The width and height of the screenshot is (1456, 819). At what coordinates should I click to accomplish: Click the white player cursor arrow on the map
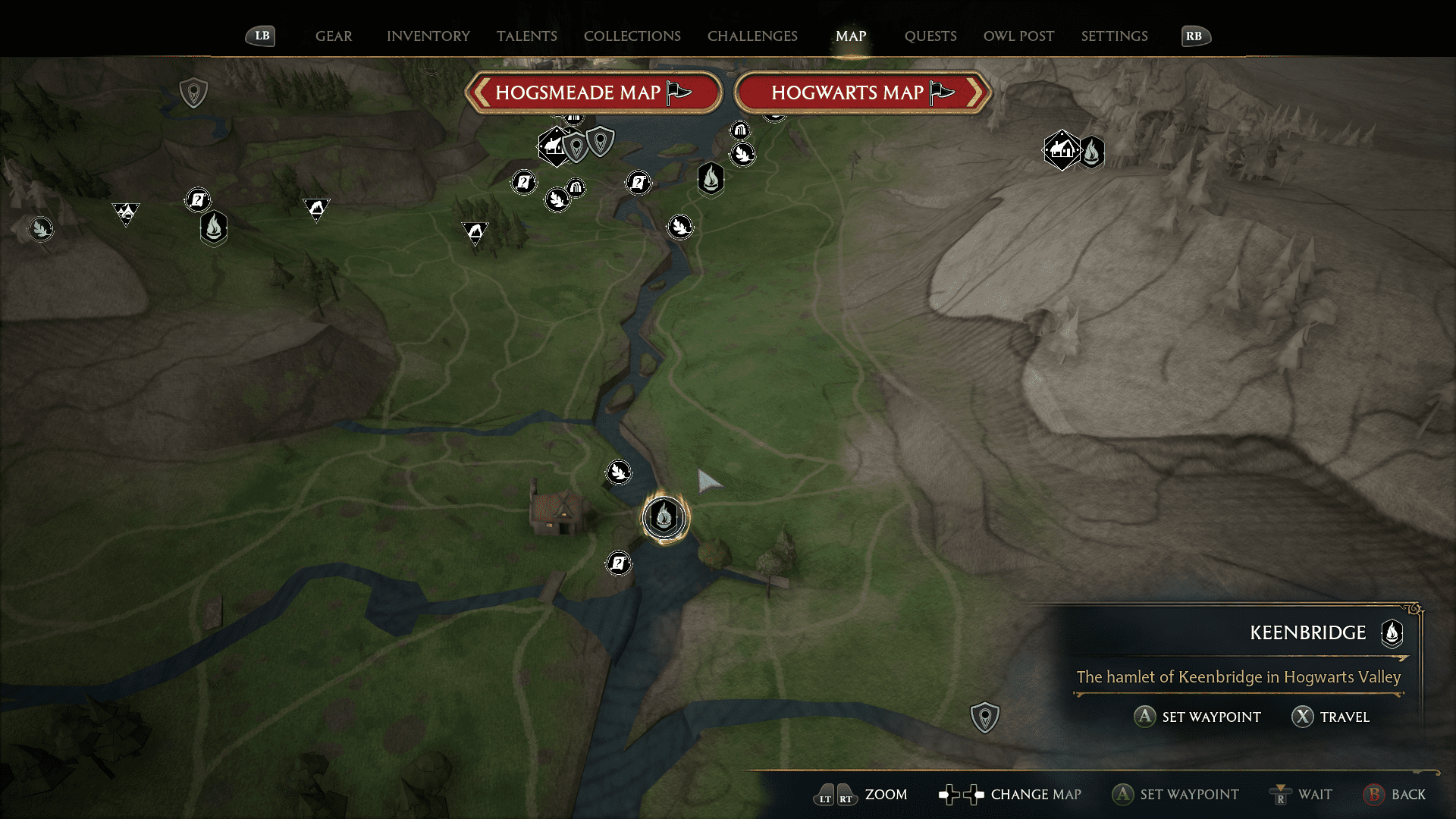[707, 482]
